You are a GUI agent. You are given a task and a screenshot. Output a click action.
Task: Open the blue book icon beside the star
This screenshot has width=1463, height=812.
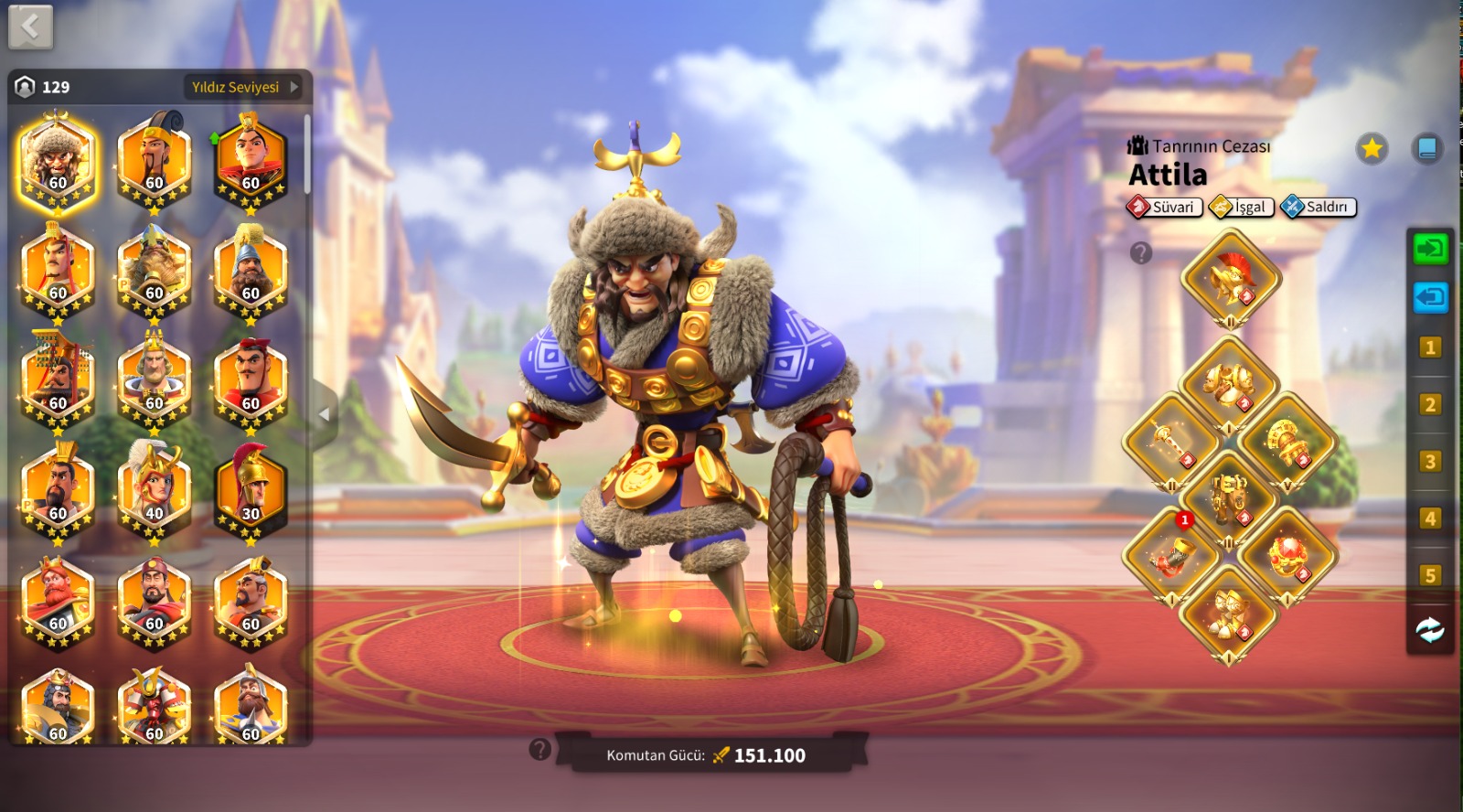1426,148
